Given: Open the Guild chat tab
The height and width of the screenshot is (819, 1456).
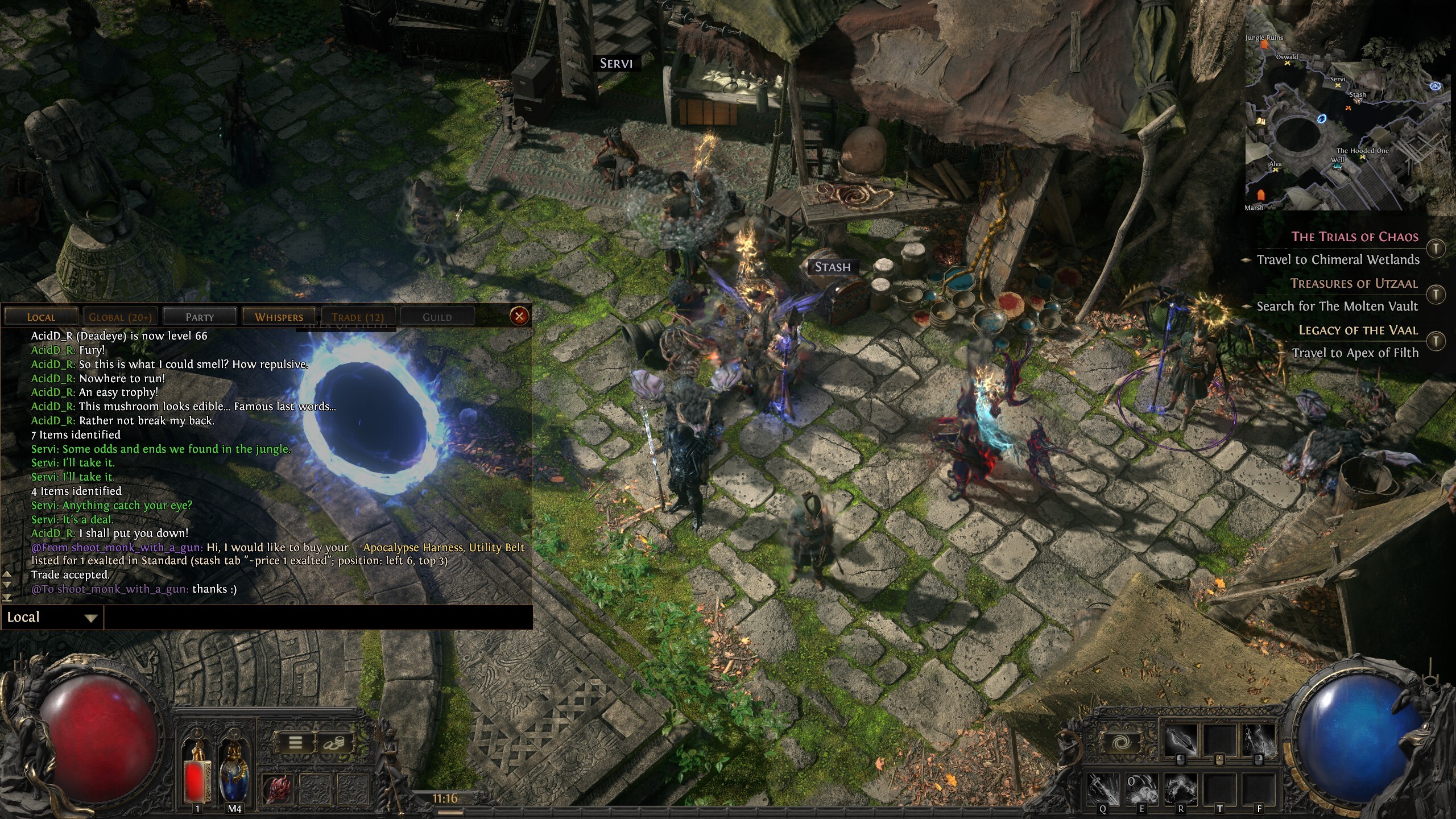Looking at the screenshot, I should click(437, 317).
